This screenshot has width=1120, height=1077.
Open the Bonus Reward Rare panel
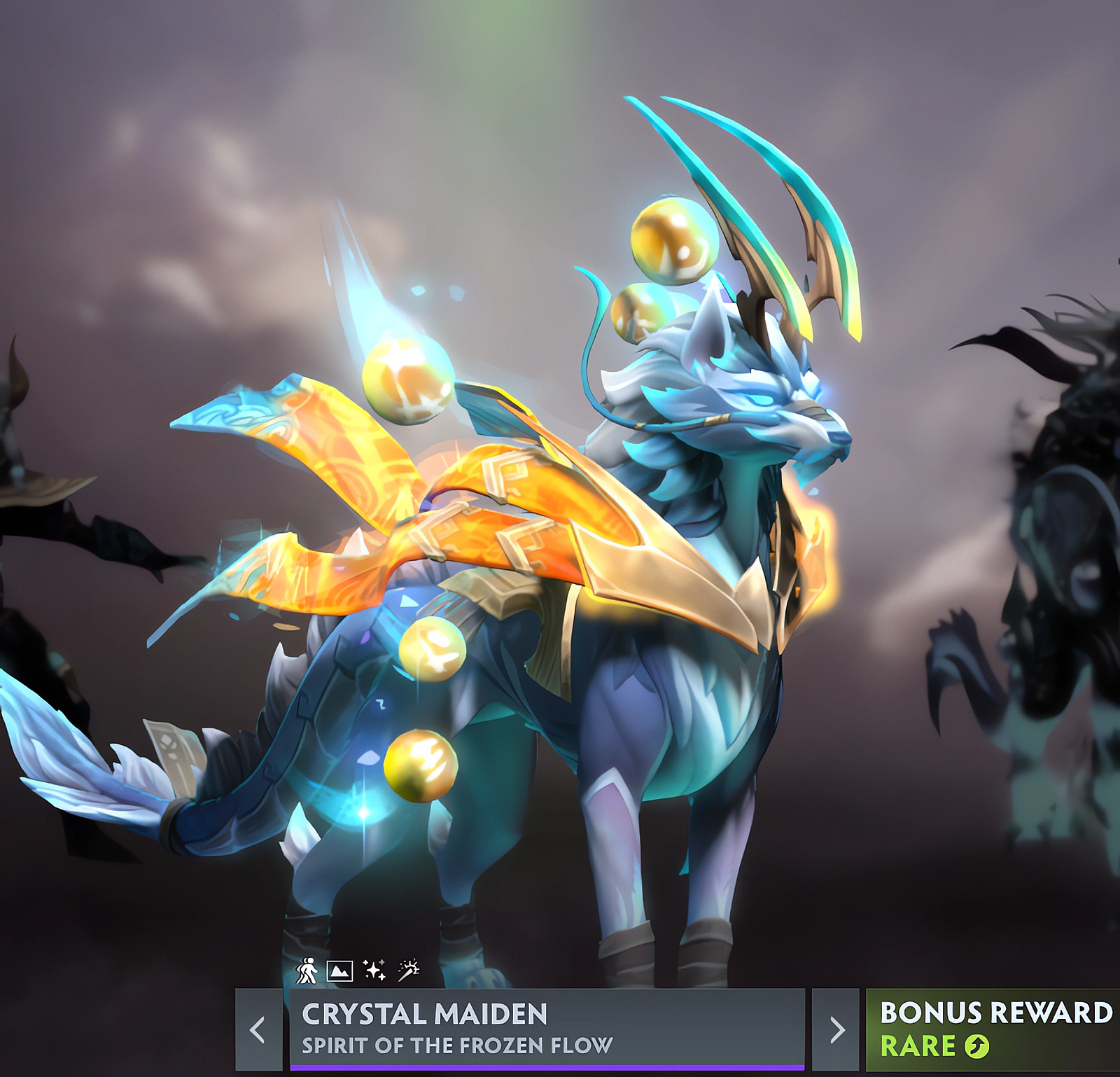[994, 1029]
